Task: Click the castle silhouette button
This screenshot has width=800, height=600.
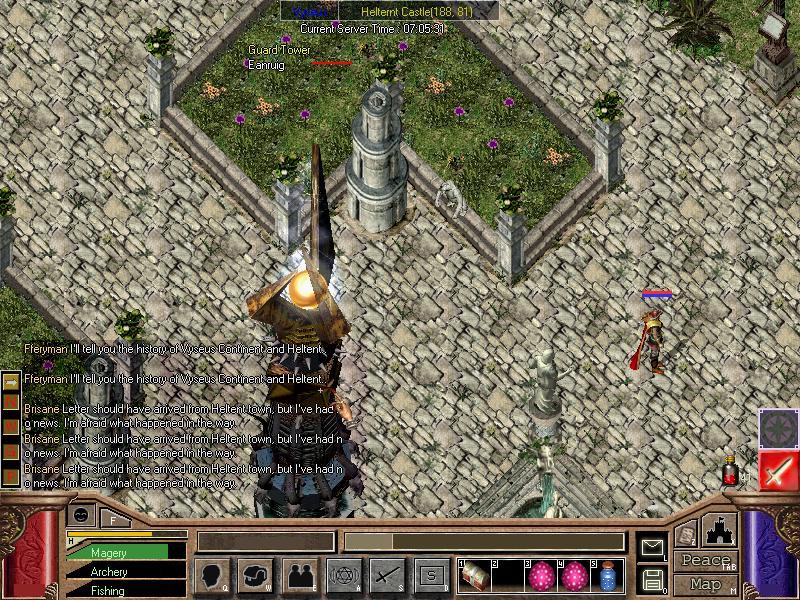Action: pyautogui.click(x=720, y=531)
